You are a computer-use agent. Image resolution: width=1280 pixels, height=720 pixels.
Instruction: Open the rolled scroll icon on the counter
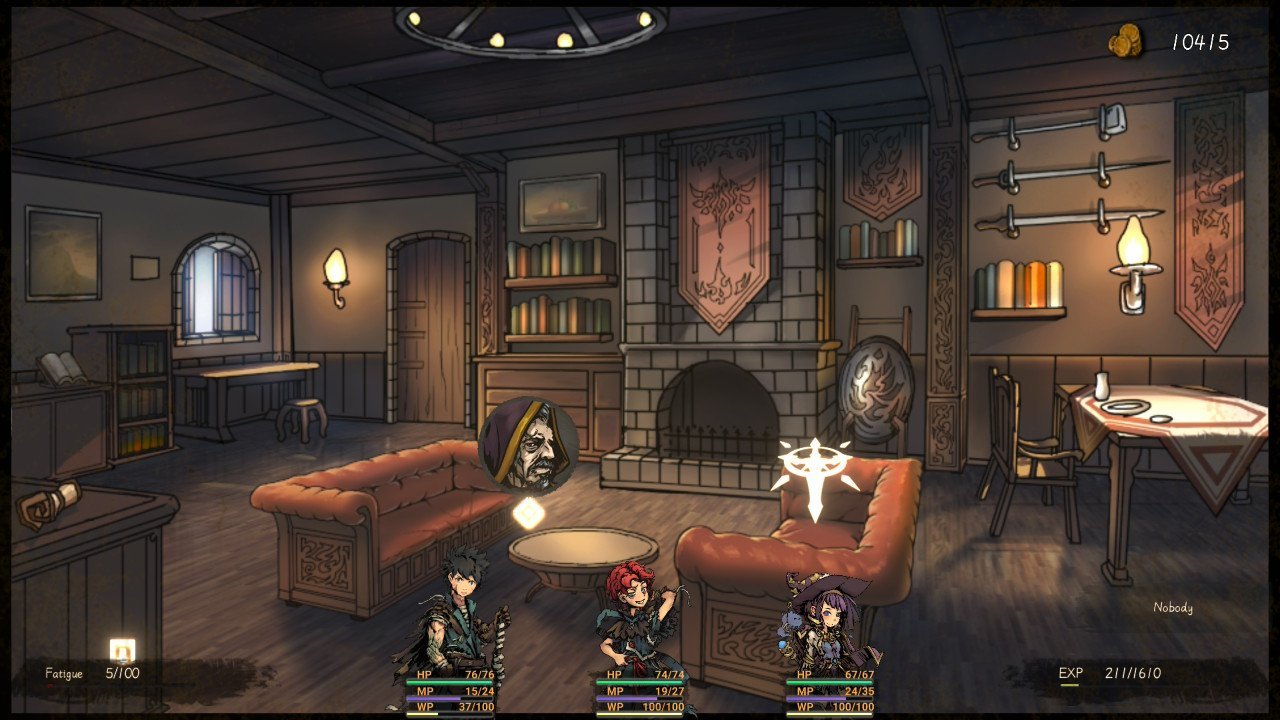coord(49,503)
